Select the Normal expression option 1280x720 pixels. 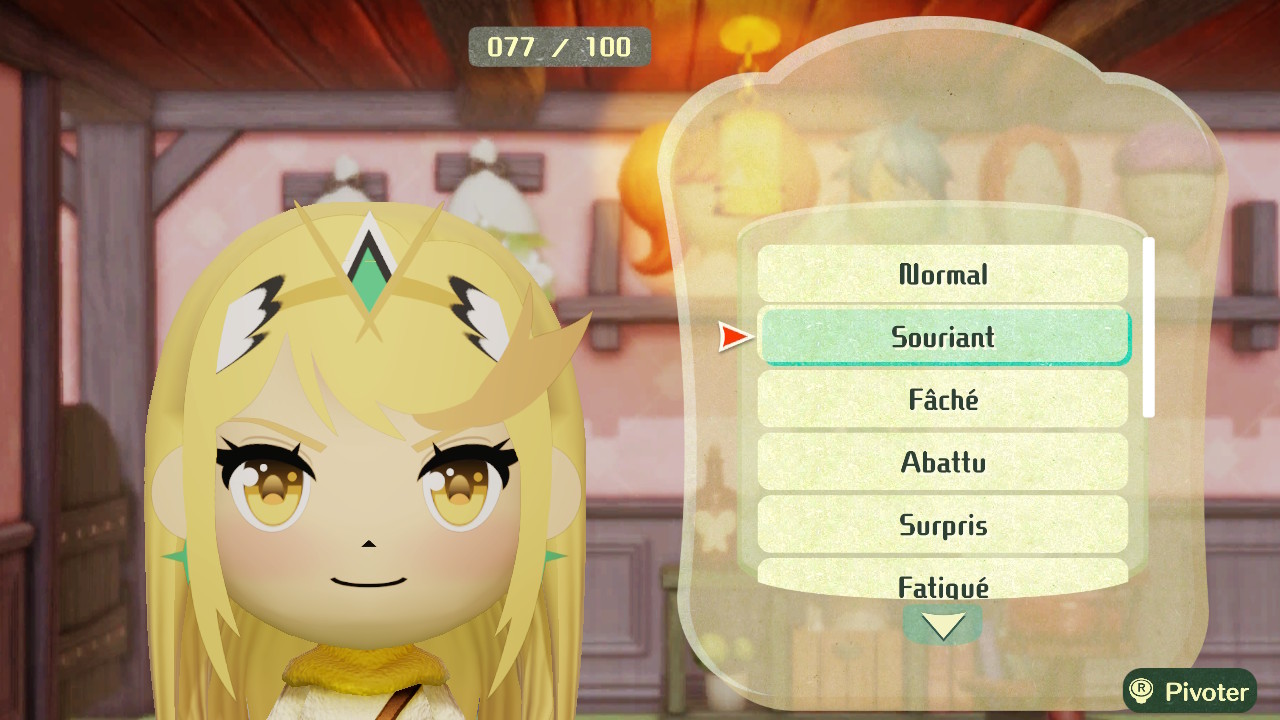point(943,274)
